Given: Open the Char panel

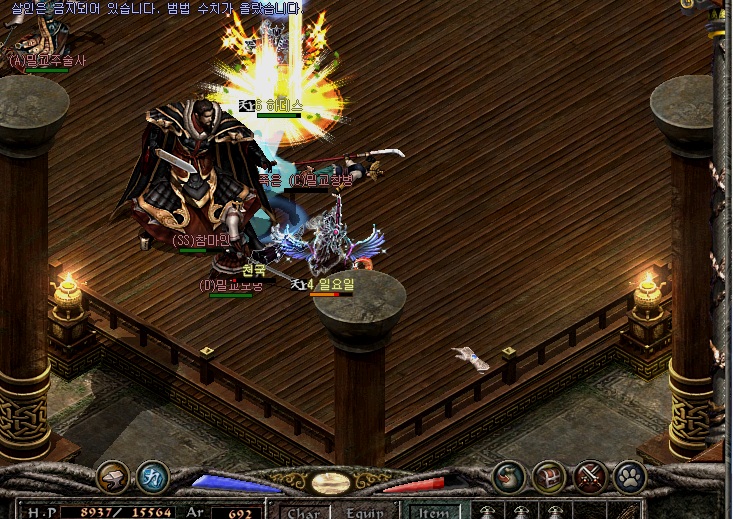Looking at the screenshot, I should pyautogui.click(x=303, y=512).
